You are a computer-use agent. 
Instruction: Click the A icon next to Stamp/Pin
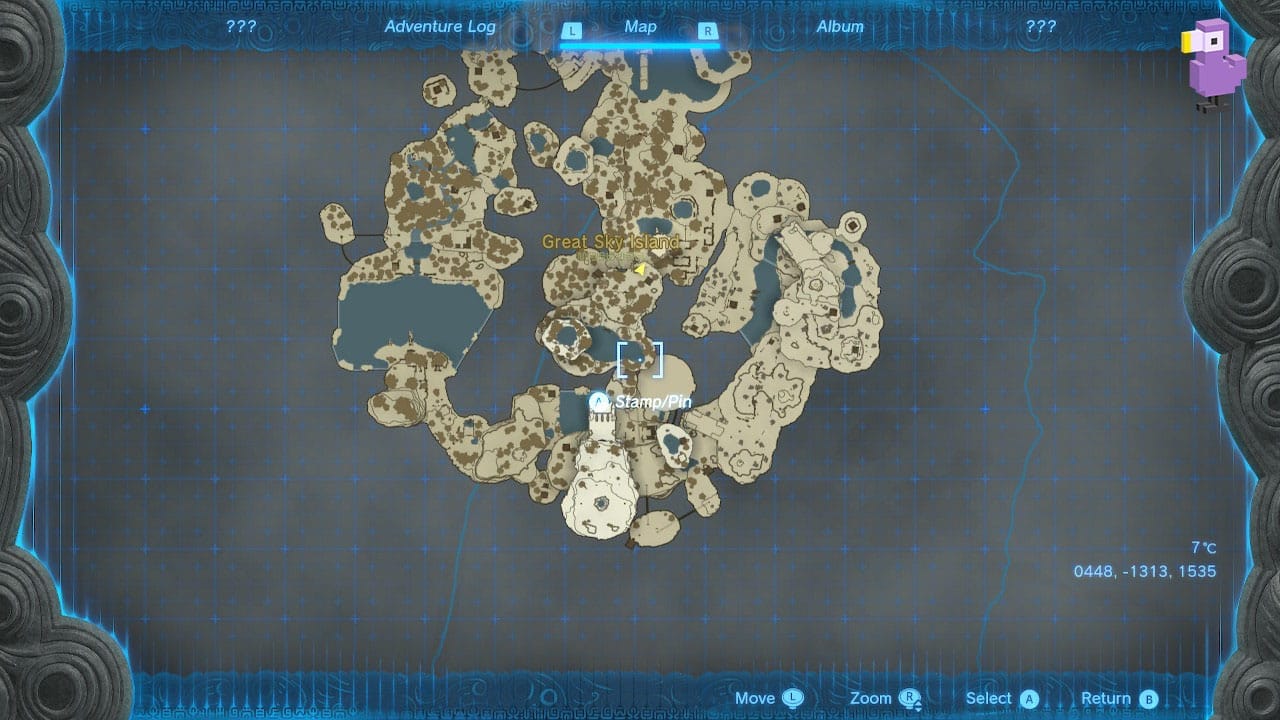point(599,399)
